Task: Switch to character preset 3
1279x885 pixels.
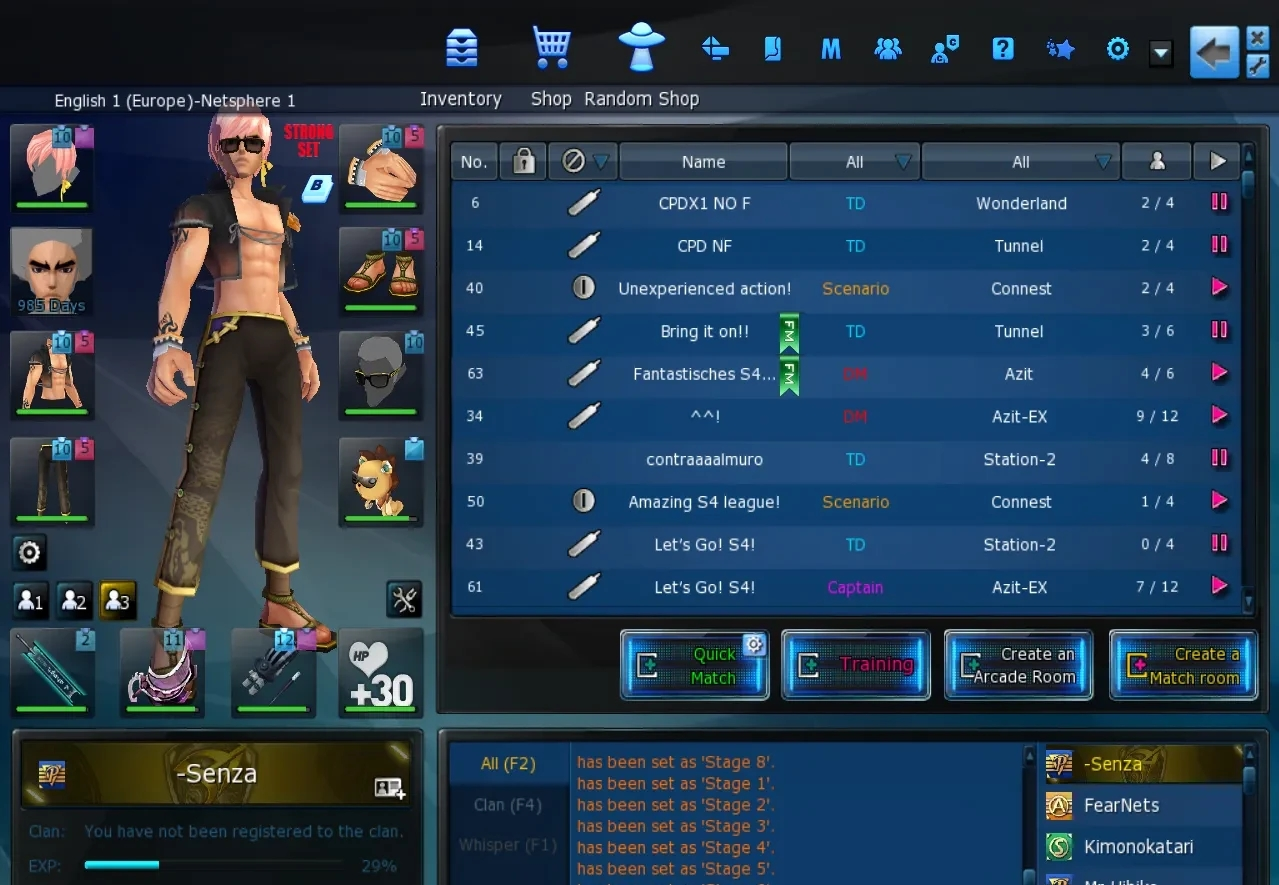Action: (117, 601)
